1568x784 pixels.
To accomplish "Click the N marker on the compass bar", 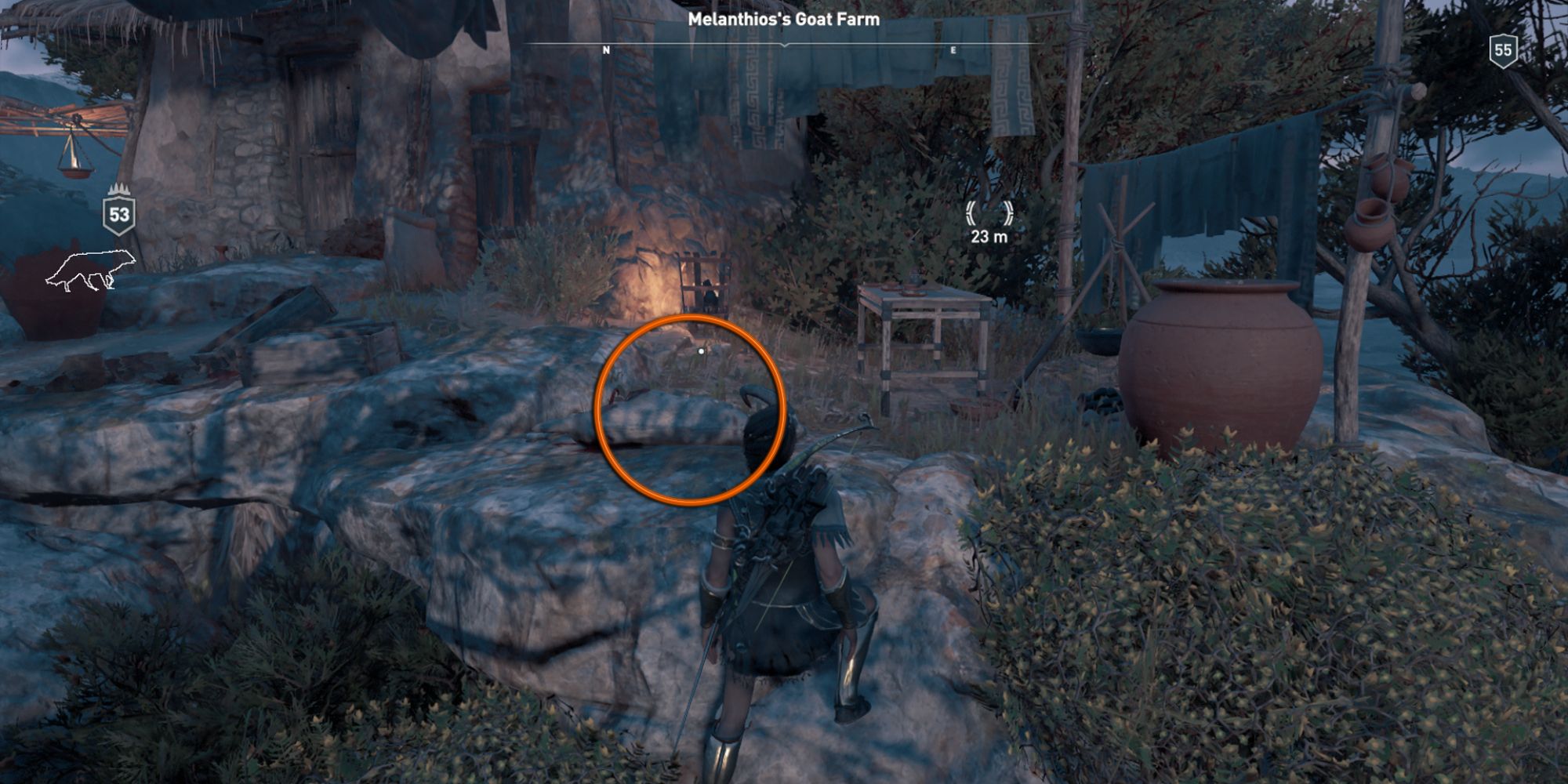I will point(605,49).
